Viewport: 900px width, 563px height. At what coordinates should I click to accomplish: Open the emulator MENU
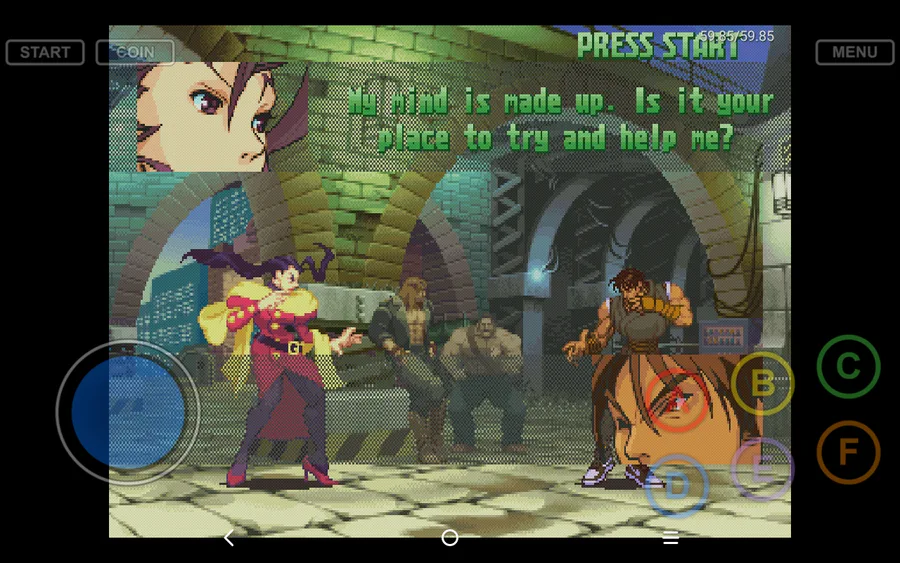click(854, 52)
